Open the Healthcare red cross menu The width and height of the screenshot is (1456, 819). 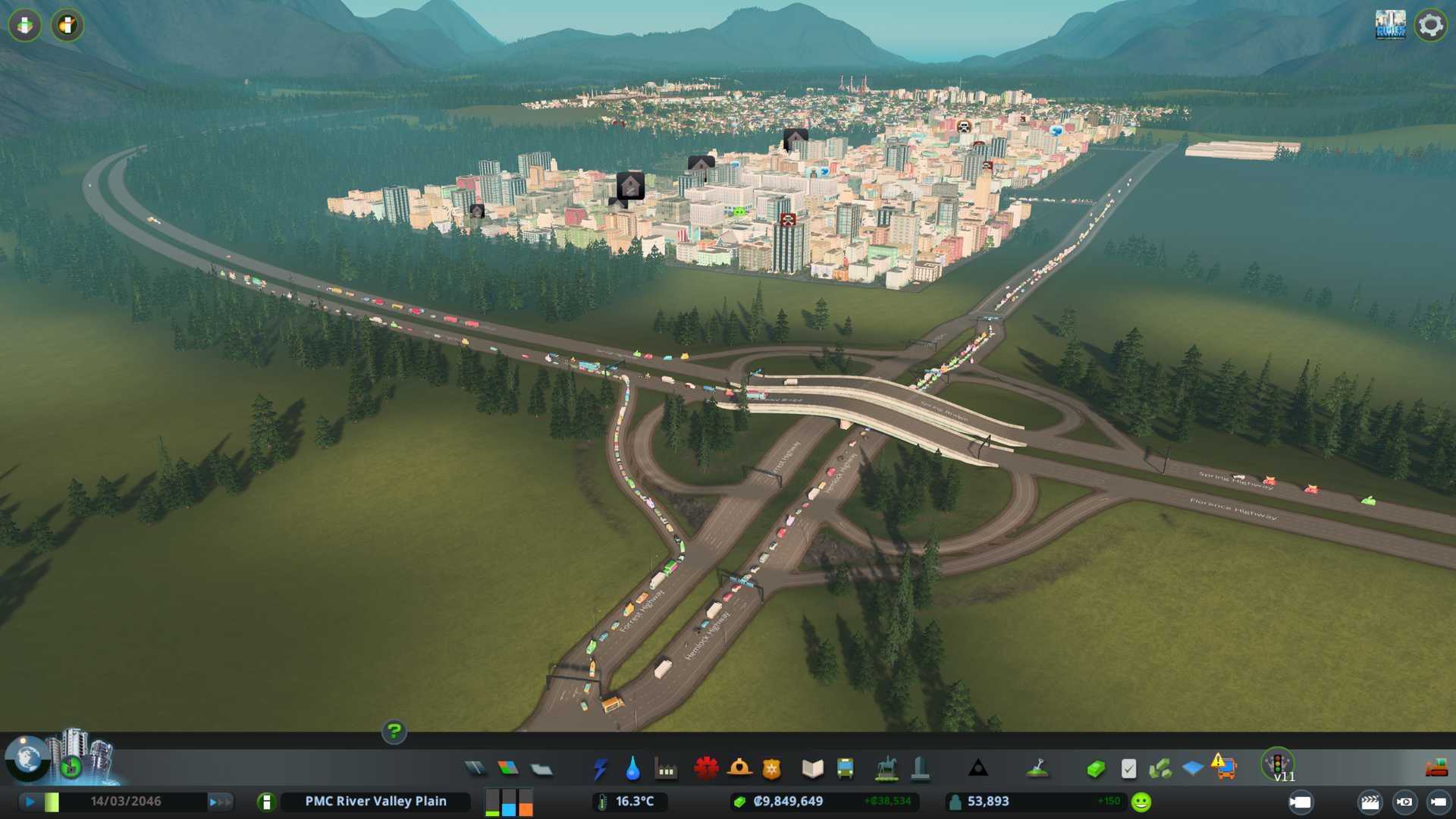pos(706,768)
